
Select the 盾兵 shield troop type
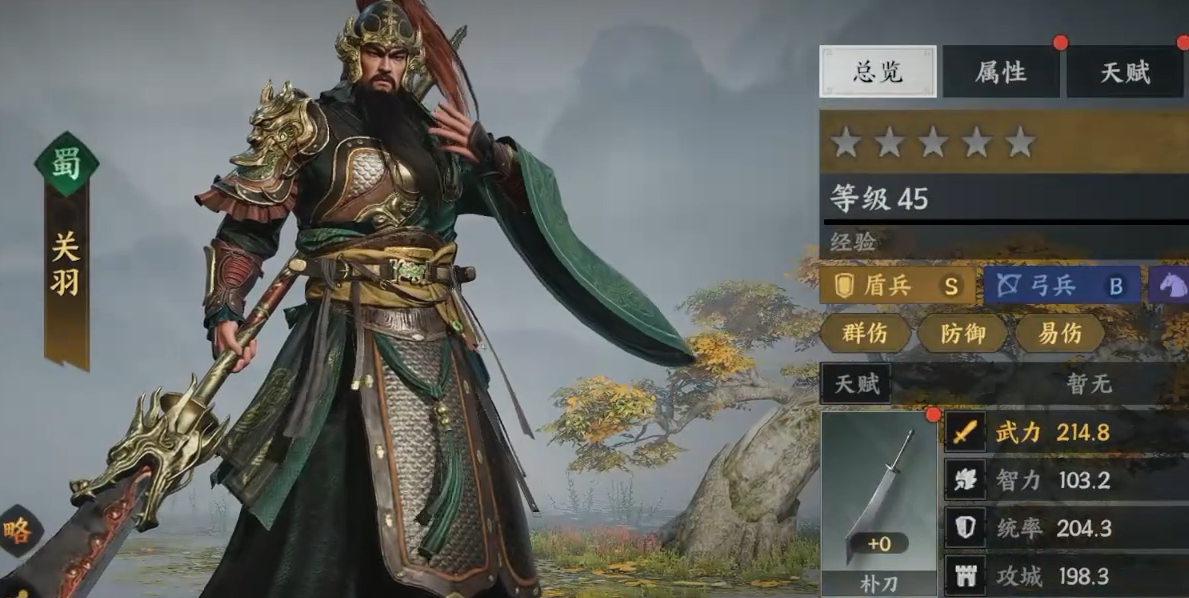click(x=897, y=285)
